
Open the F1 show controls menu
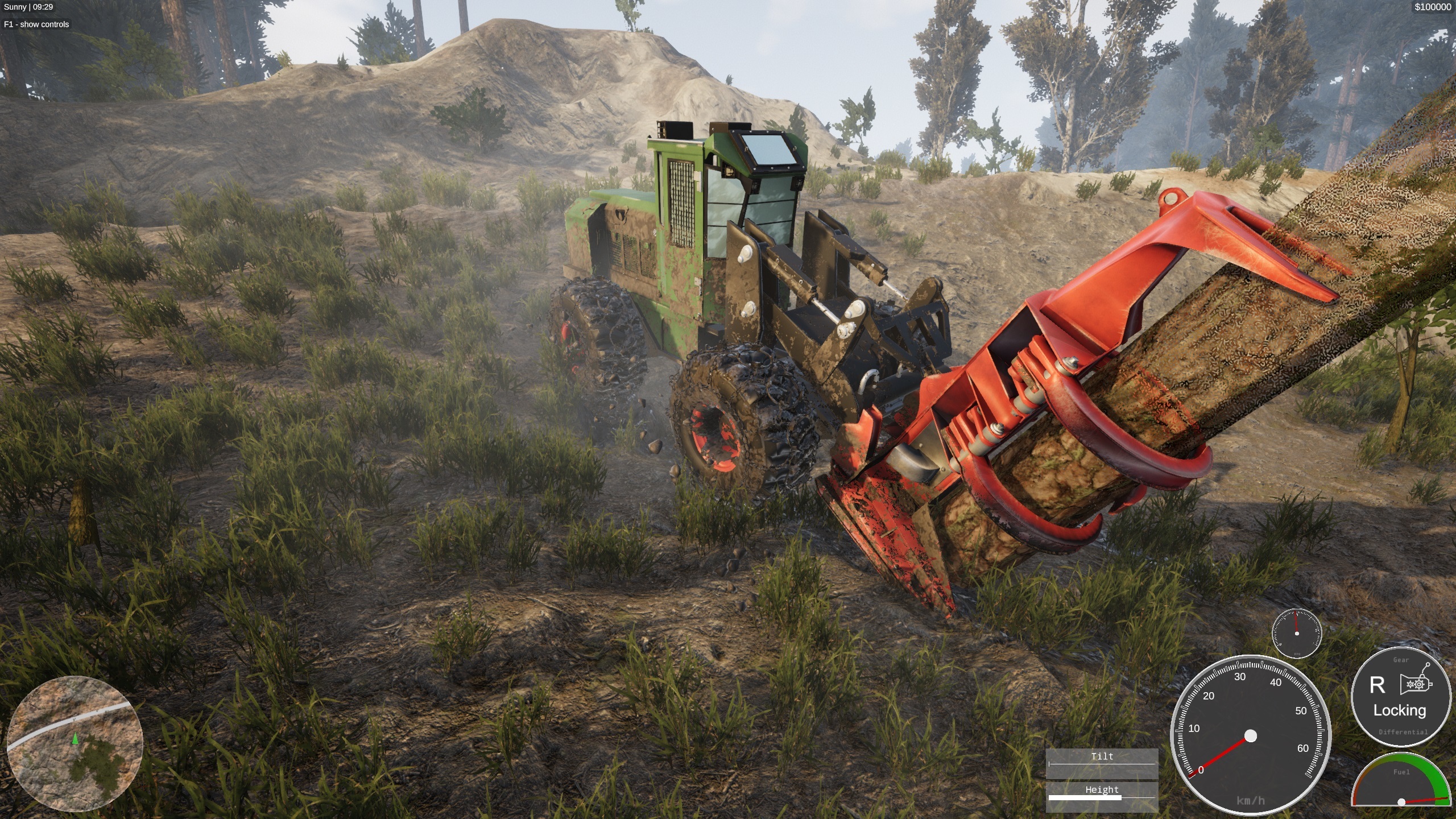35,25
